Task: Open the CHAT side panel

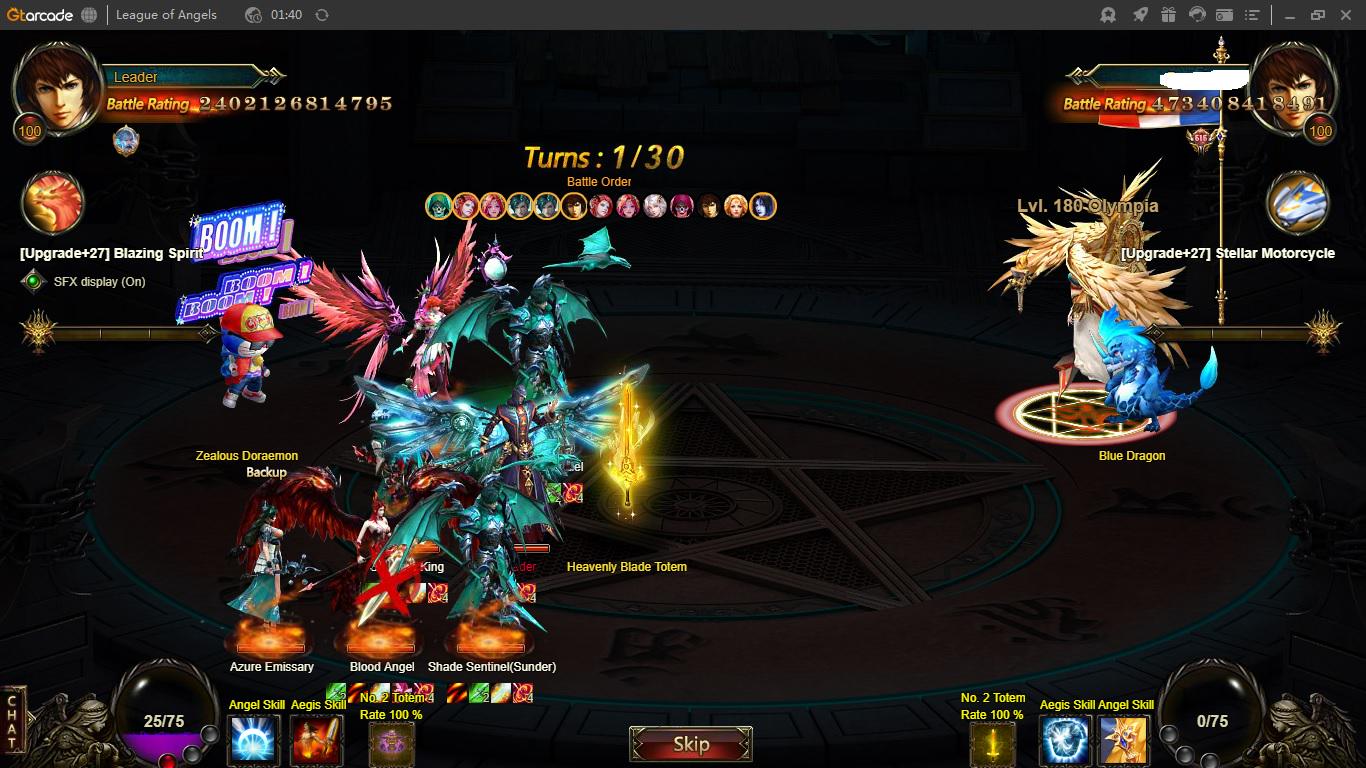Action: click(12, 722)
